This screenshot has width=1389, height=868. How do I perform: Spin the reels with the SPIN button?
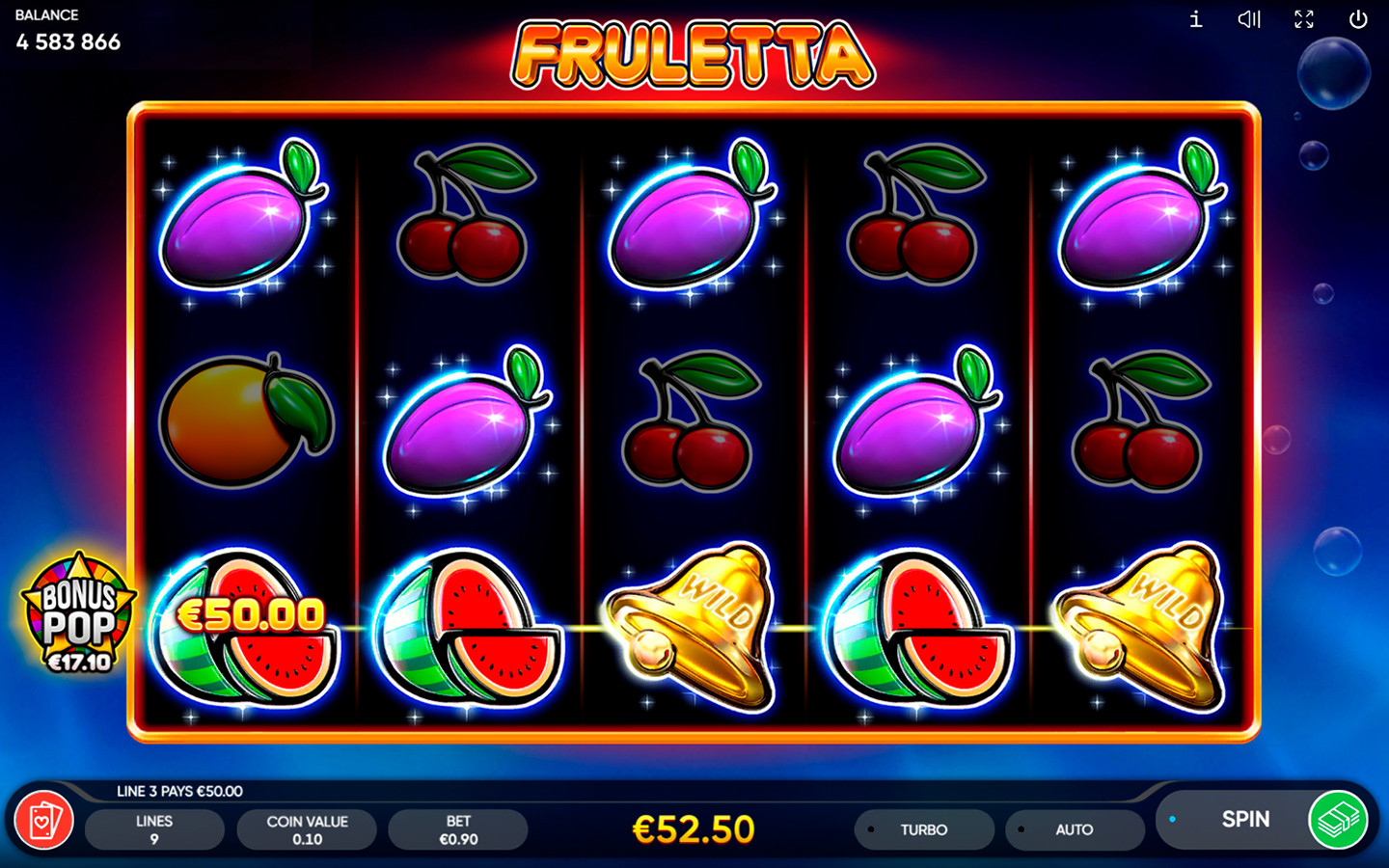pyautogui.click(x=1244, y=820)
